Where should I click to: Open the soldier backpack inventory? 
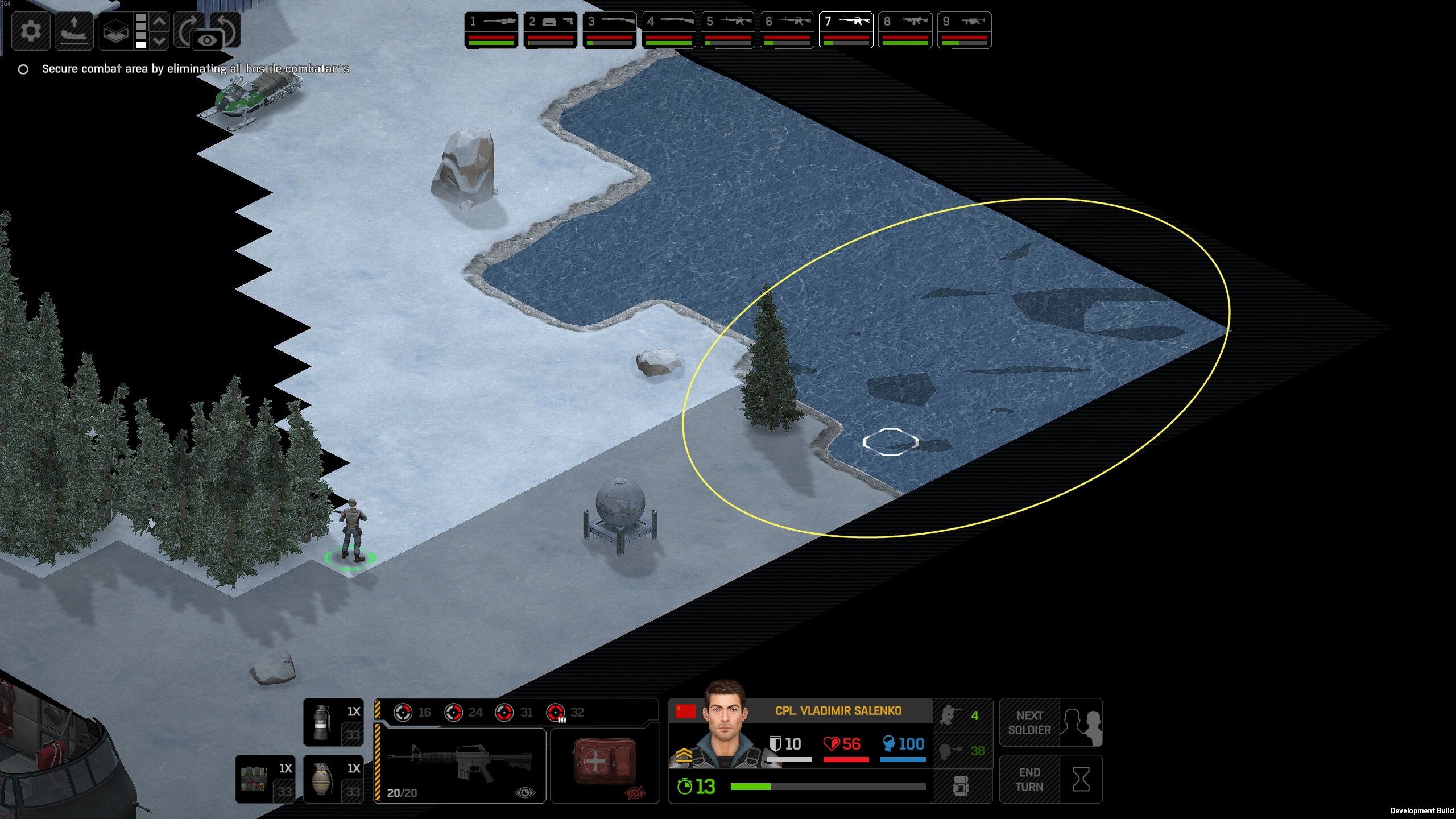(961, 786)
